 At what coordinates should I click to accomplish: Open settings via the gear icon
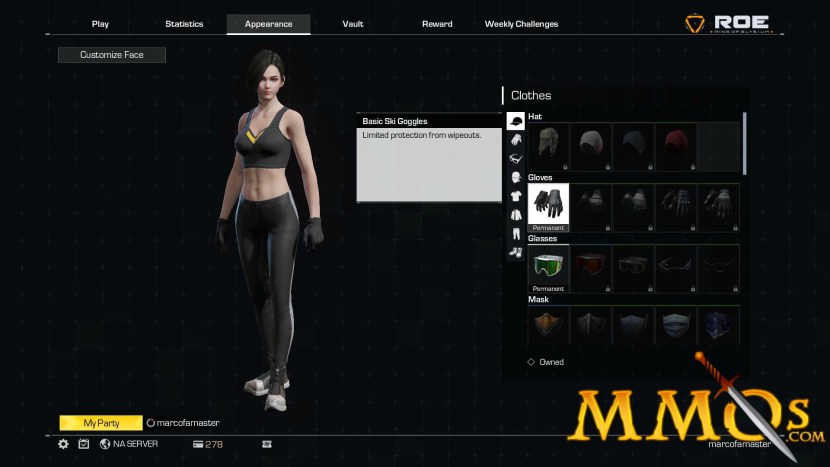[x=63, y=444]
